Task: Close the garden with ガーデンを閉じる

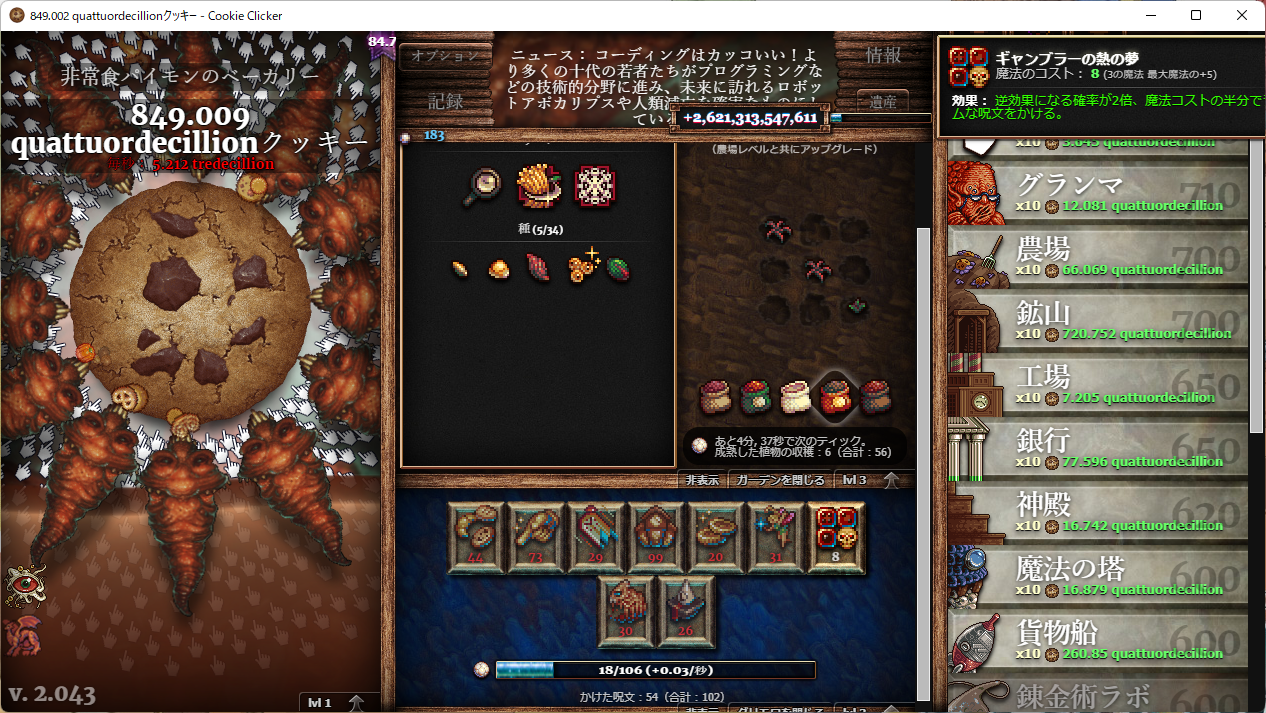Action: point(780,480)
